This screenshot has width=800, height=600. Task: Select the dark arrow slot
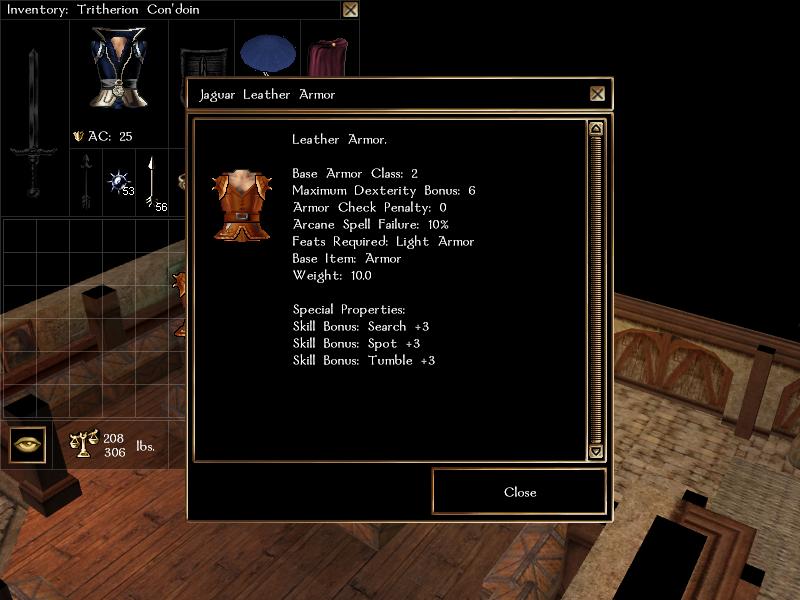(86, 181)
